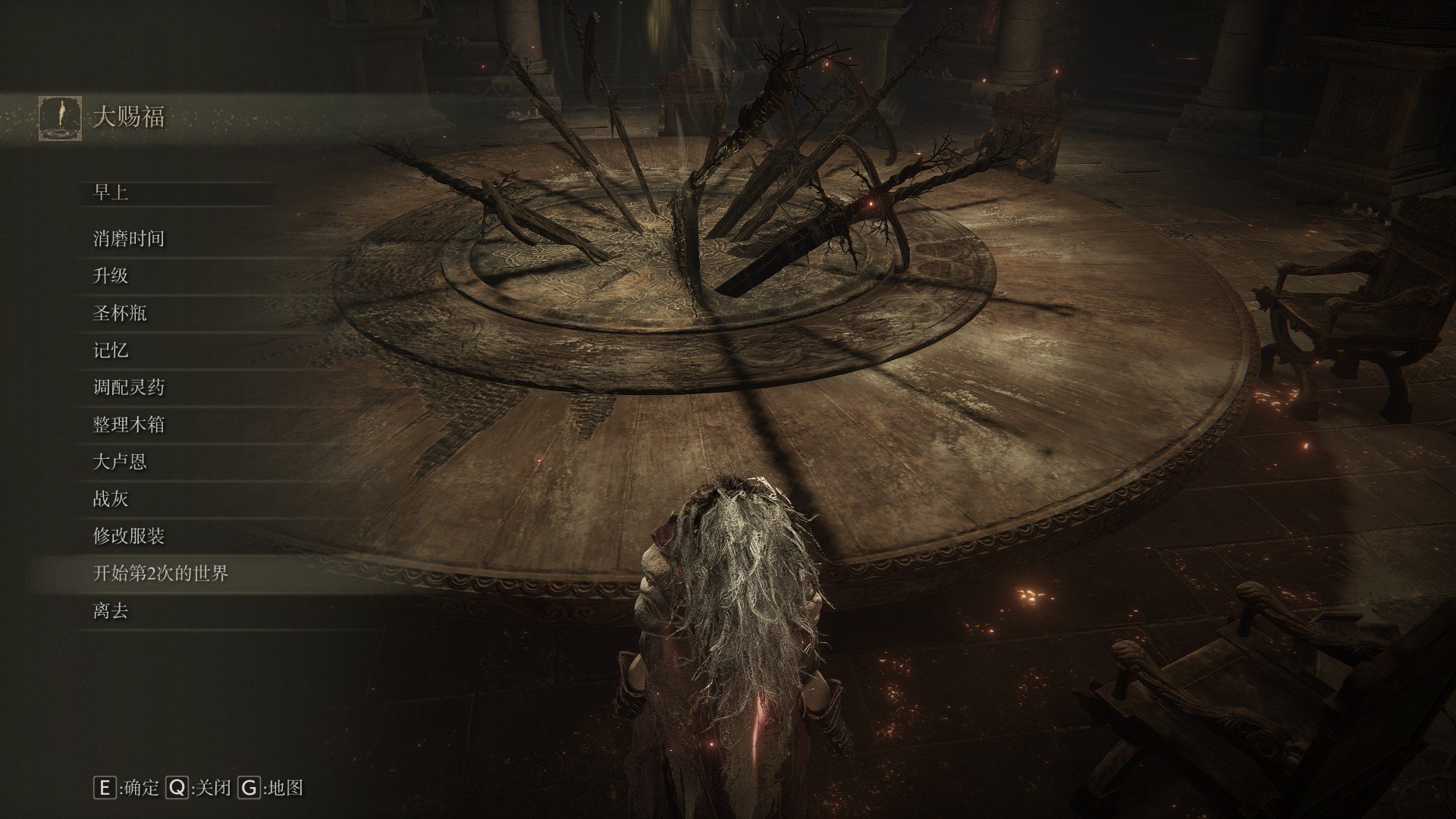The width and height of the screenshot is (1456, 819).
Task: Select 消磨时间 to pass time
Action: 128,239
